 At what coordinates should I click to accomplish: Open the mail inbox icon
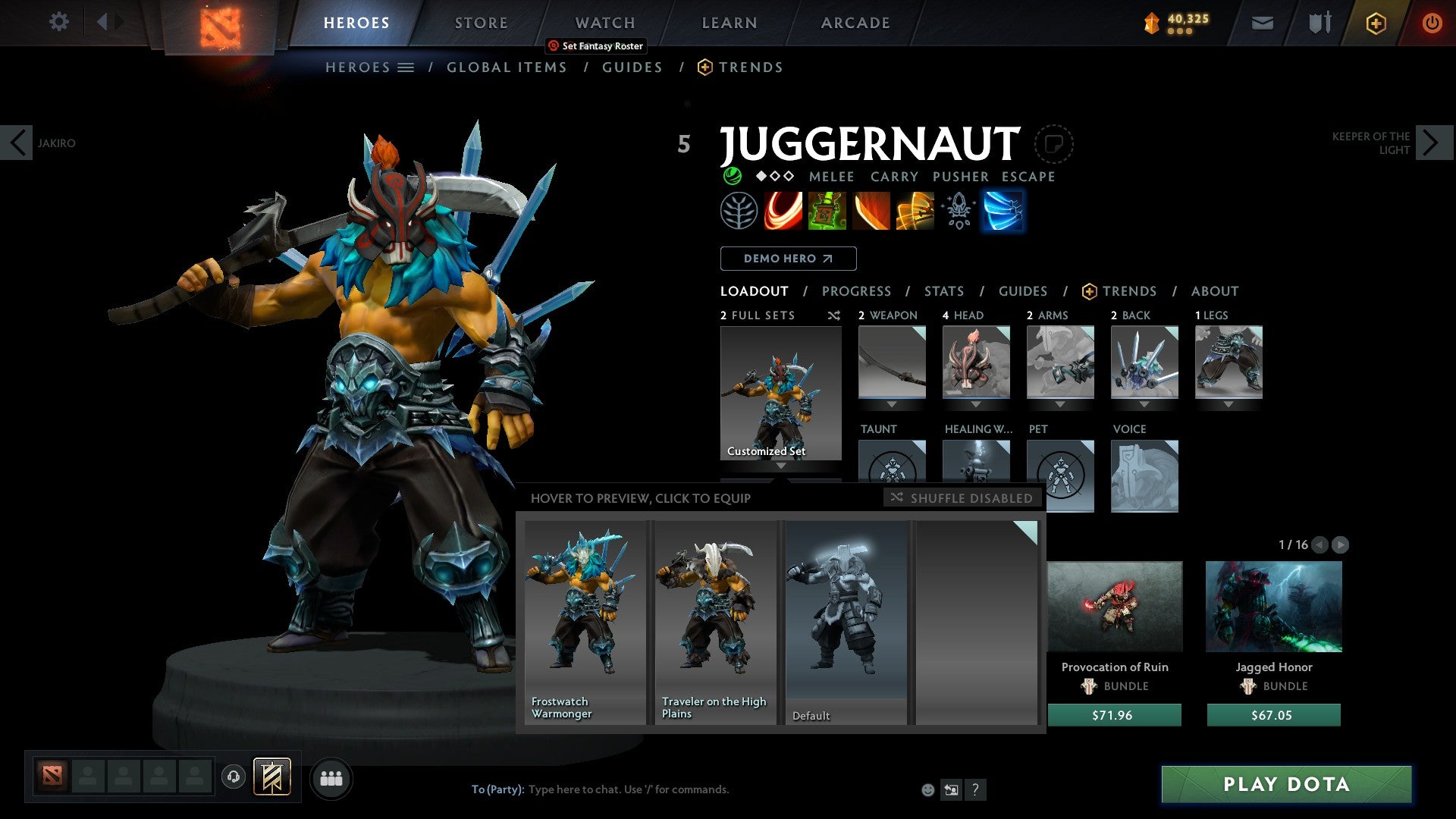(x=1262, y=23)
